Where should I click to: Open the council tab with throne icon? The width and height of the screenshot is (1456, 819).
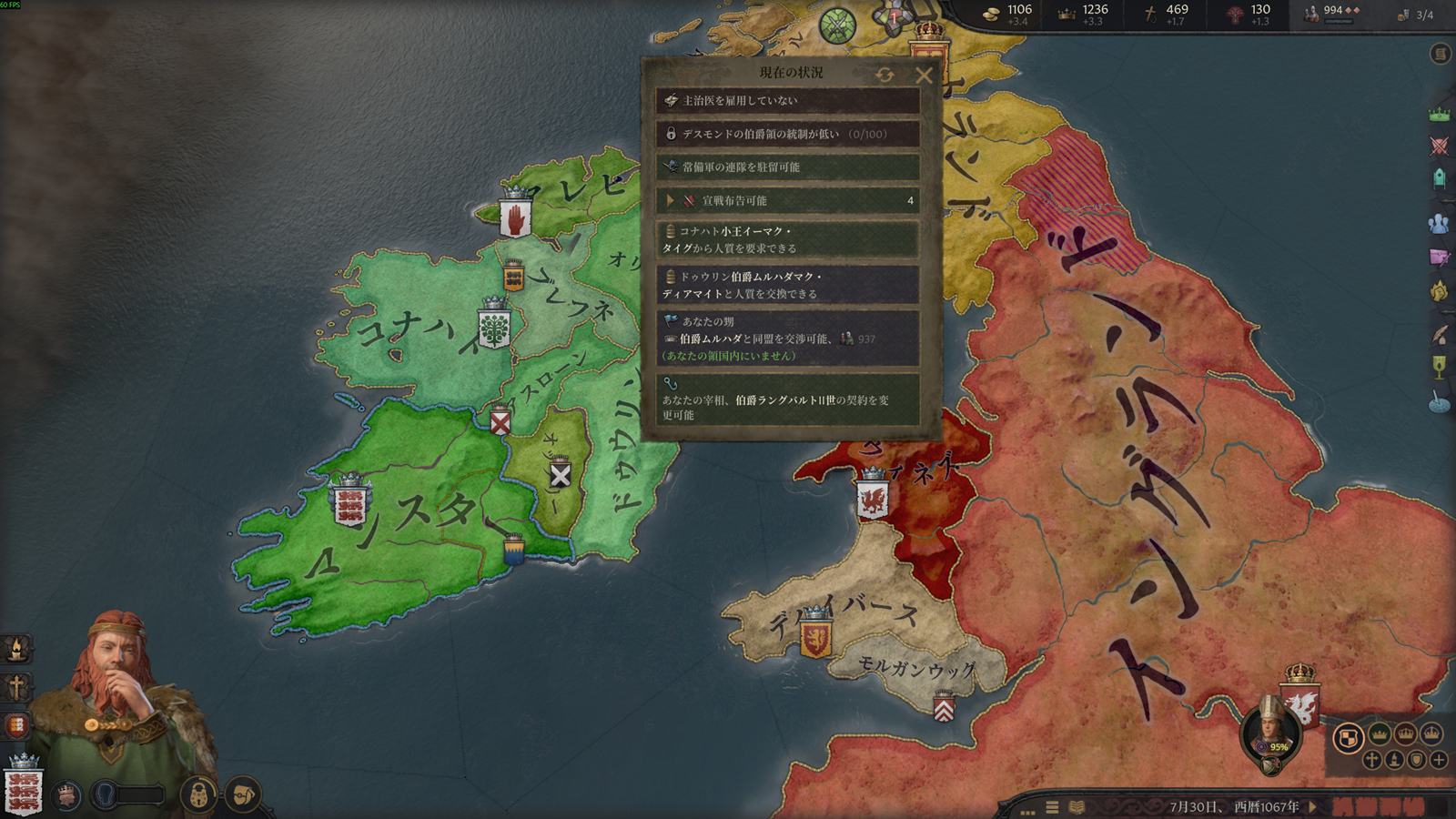(1440, 177)
